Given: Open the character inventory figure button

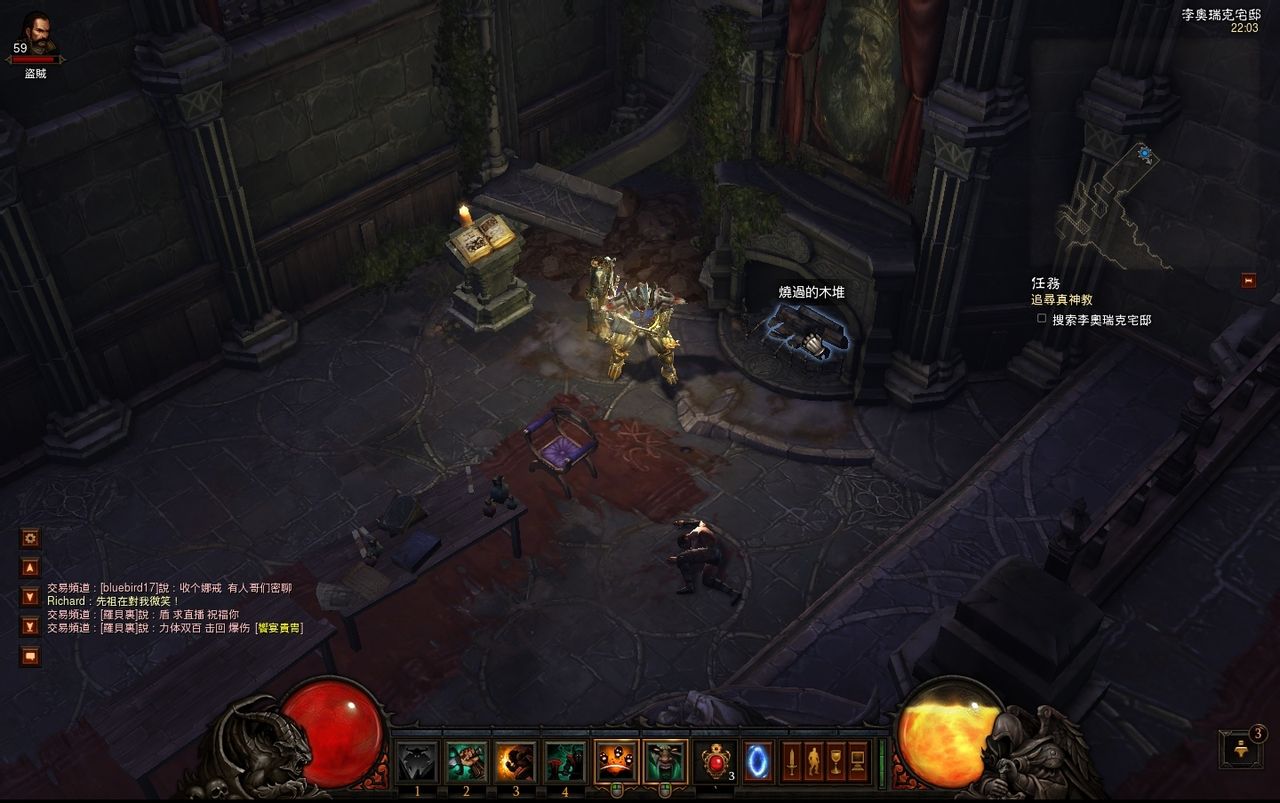Looking at the screenshot, I should [x=813, y=762].
